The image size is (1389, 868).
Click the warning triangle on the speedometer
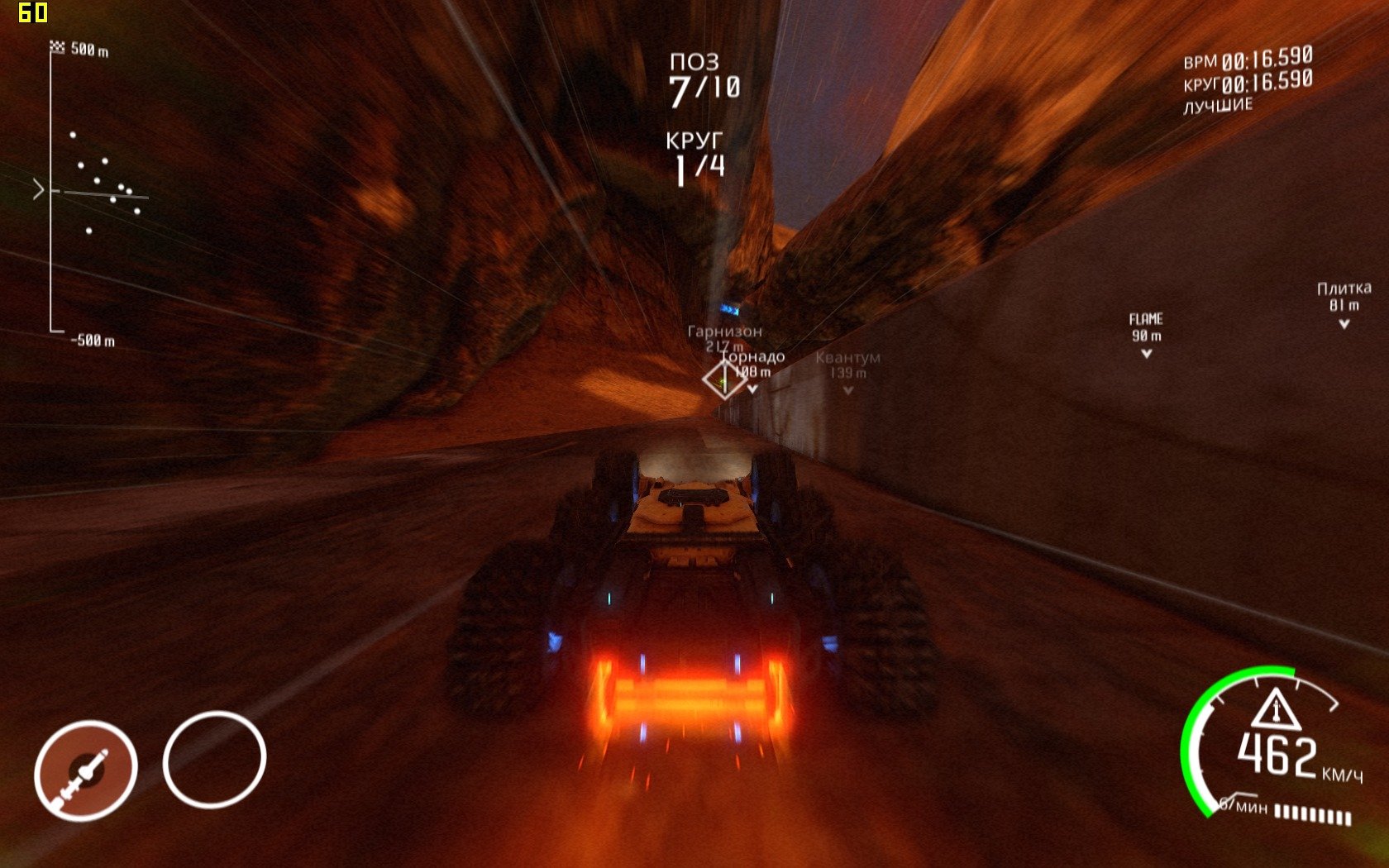(1276, 709)
